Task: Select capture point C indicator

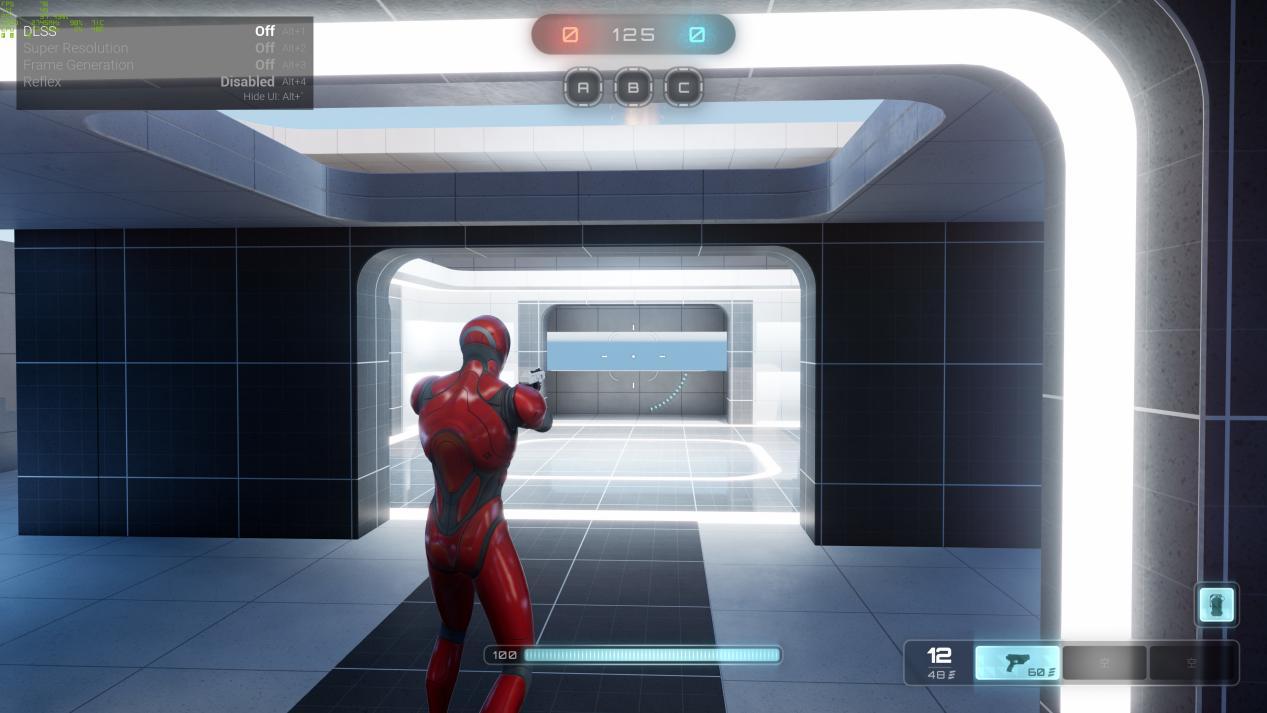Action: 683,87
